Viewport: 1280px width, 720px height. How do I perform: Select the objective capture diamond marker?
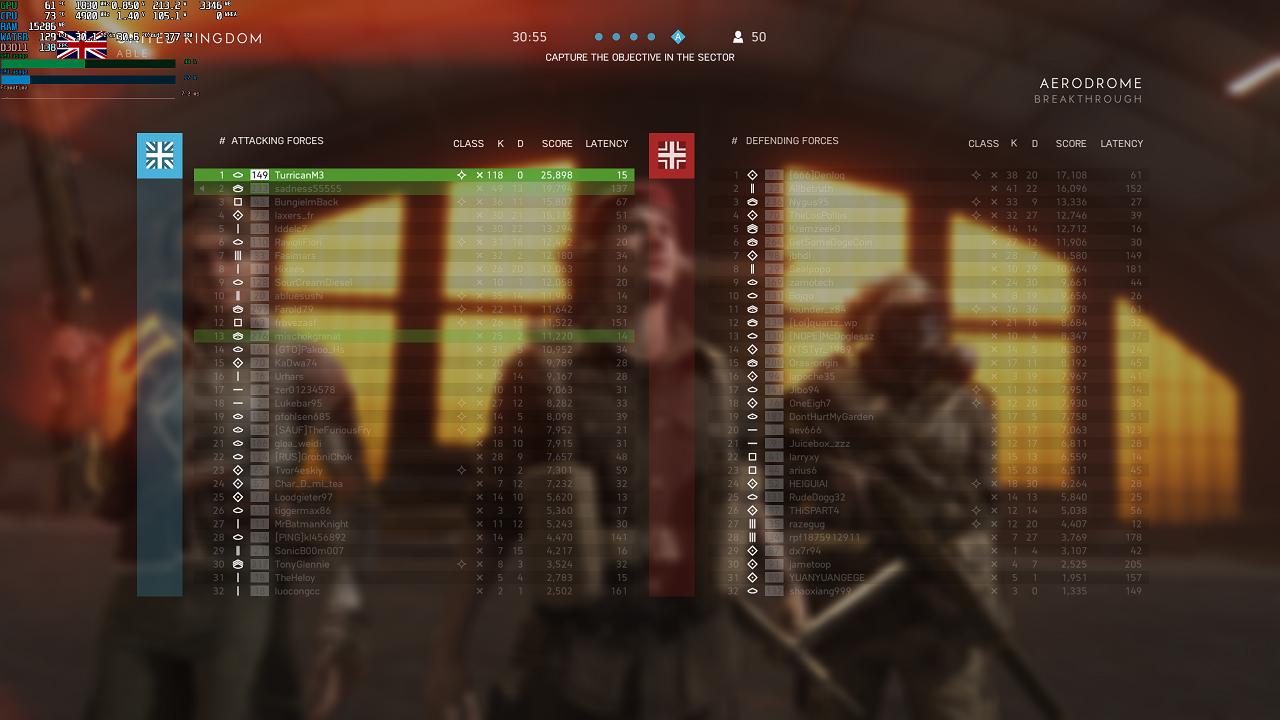tap(679, 38)
